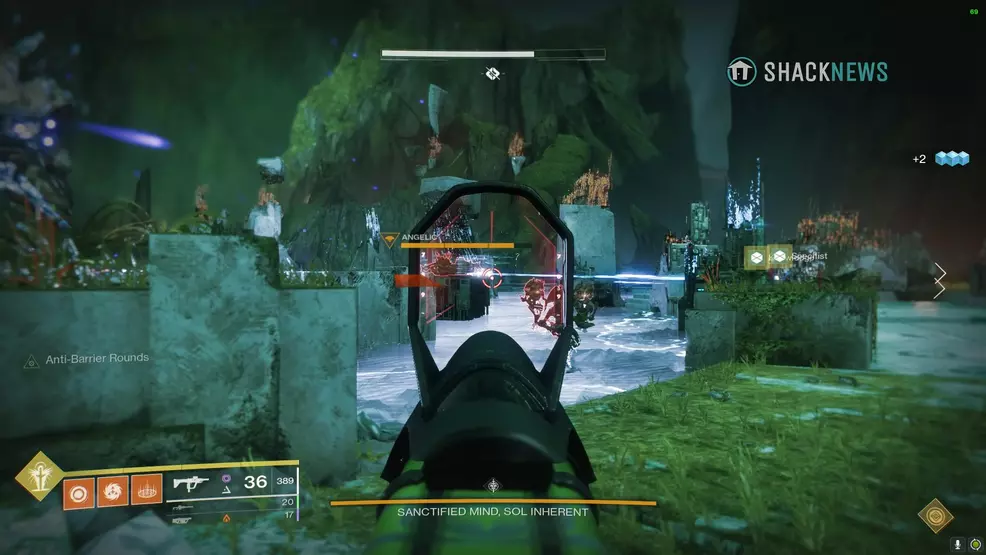Trigger the swirling melee ability icon
This screenshot has height=555, width=986.
(x=112, y=493)
